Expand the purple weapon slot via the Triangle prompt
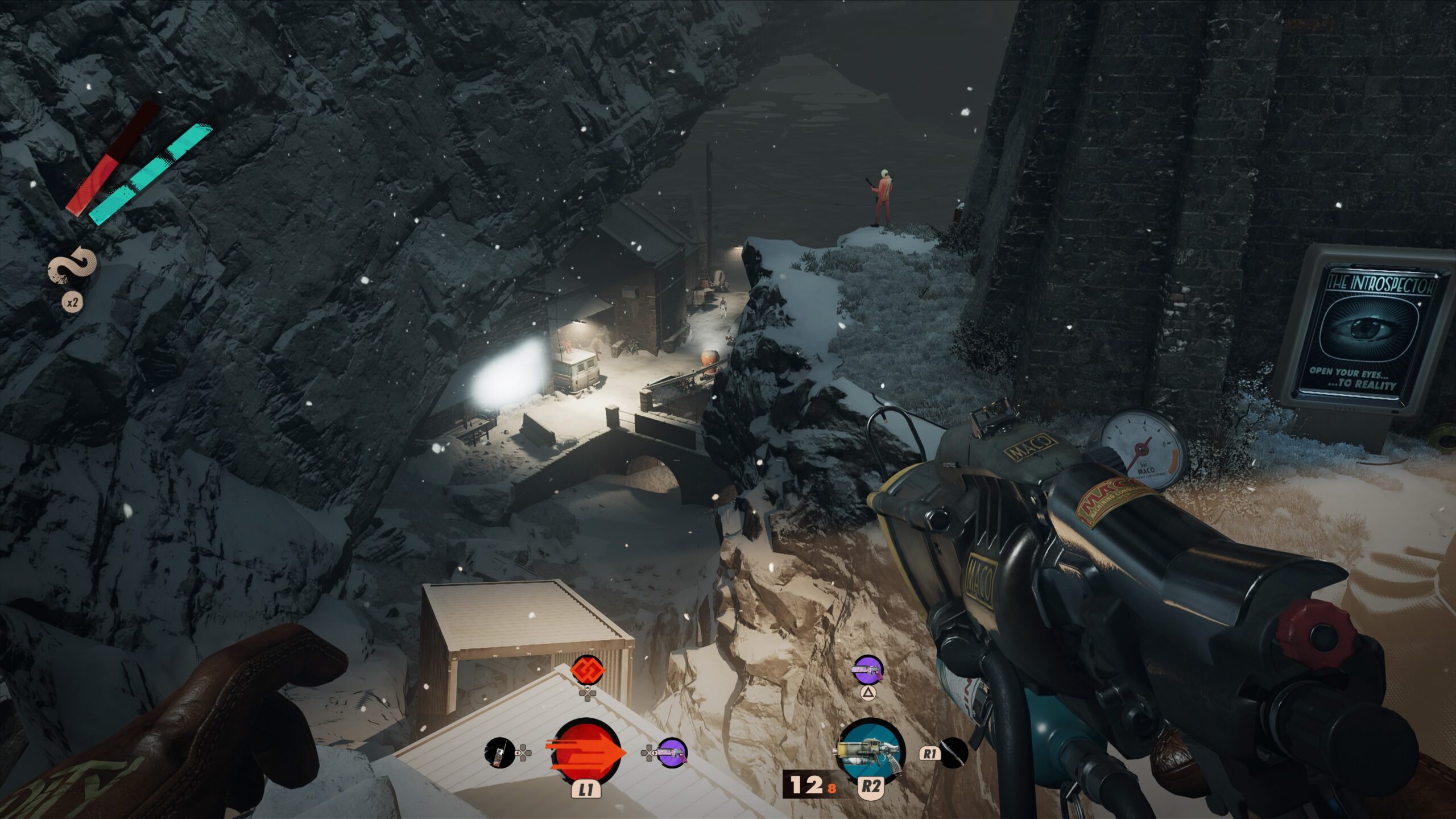 868,693
